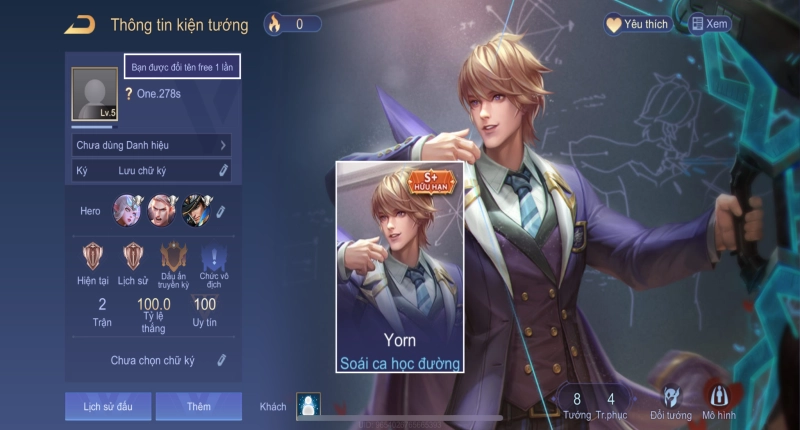Go back using the top-left arrow
800x430 pixels.
tap(79, 24)
